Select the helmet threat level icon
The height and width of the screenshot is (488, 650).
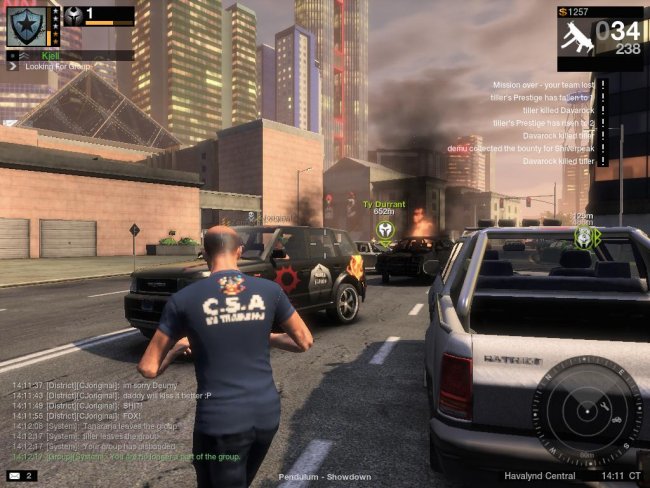75,16
